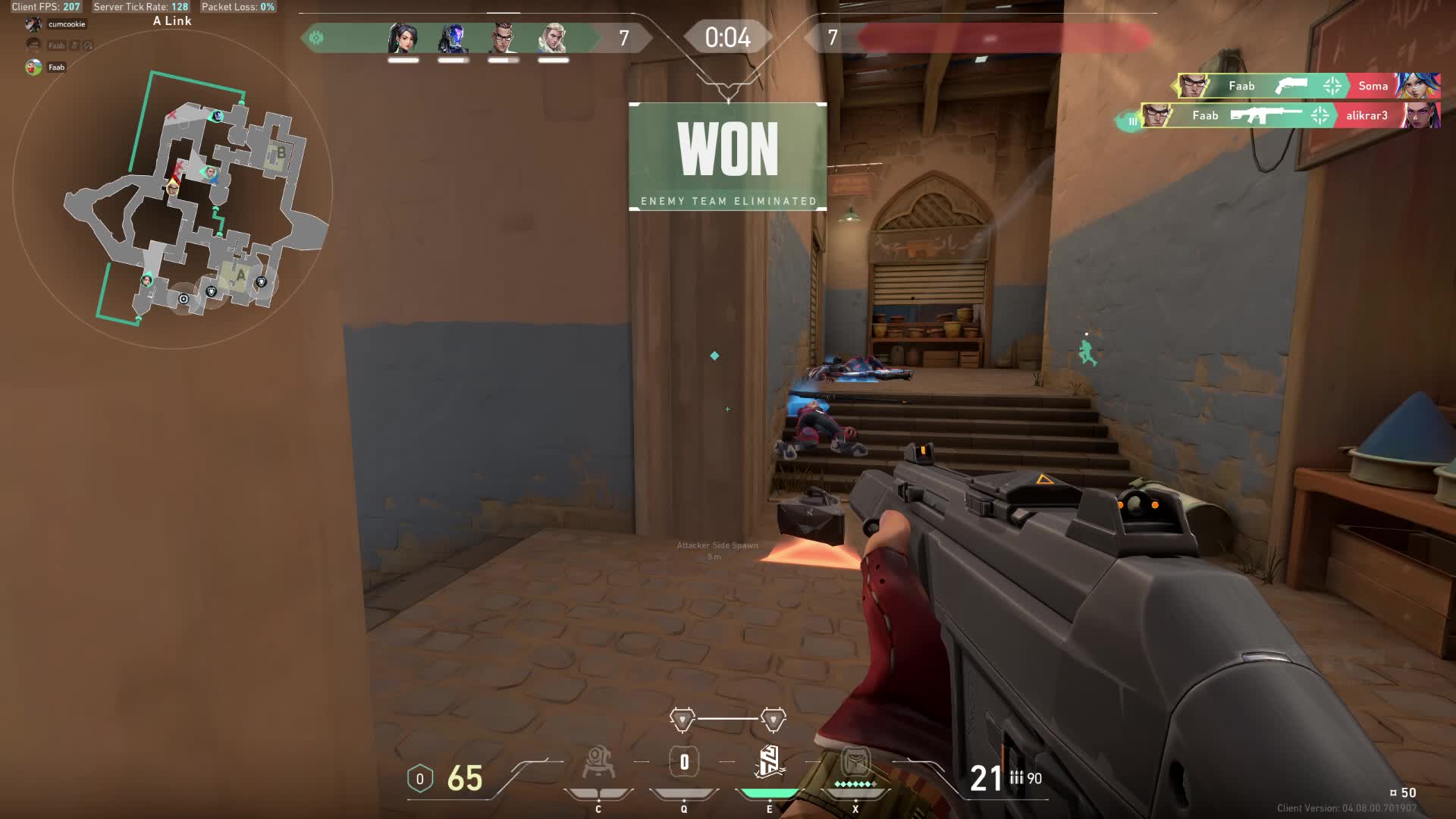
Task: Select the A site marker on minimap
Action: tap(240, 275)
